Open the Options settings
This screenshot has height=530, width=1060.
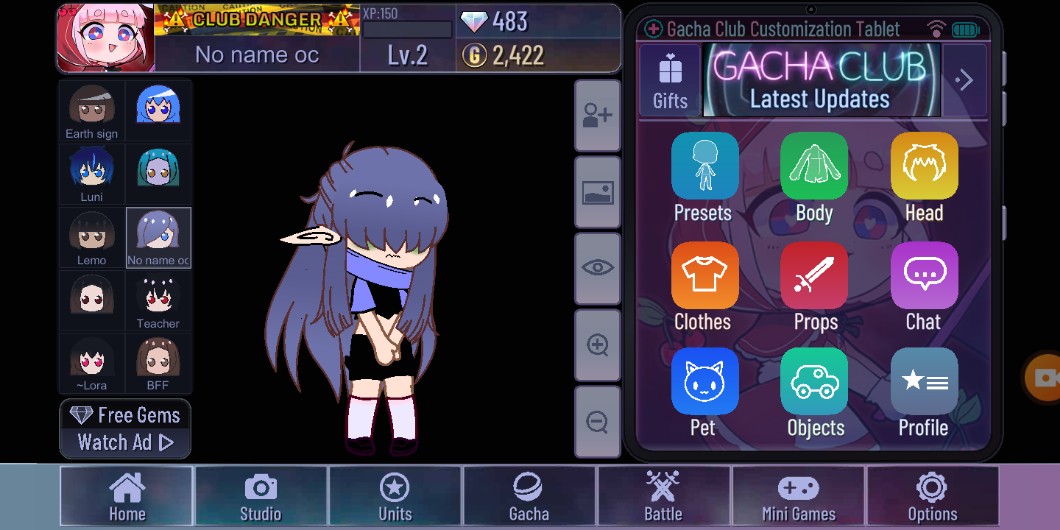pyautogui.click(x=932, y=497)
